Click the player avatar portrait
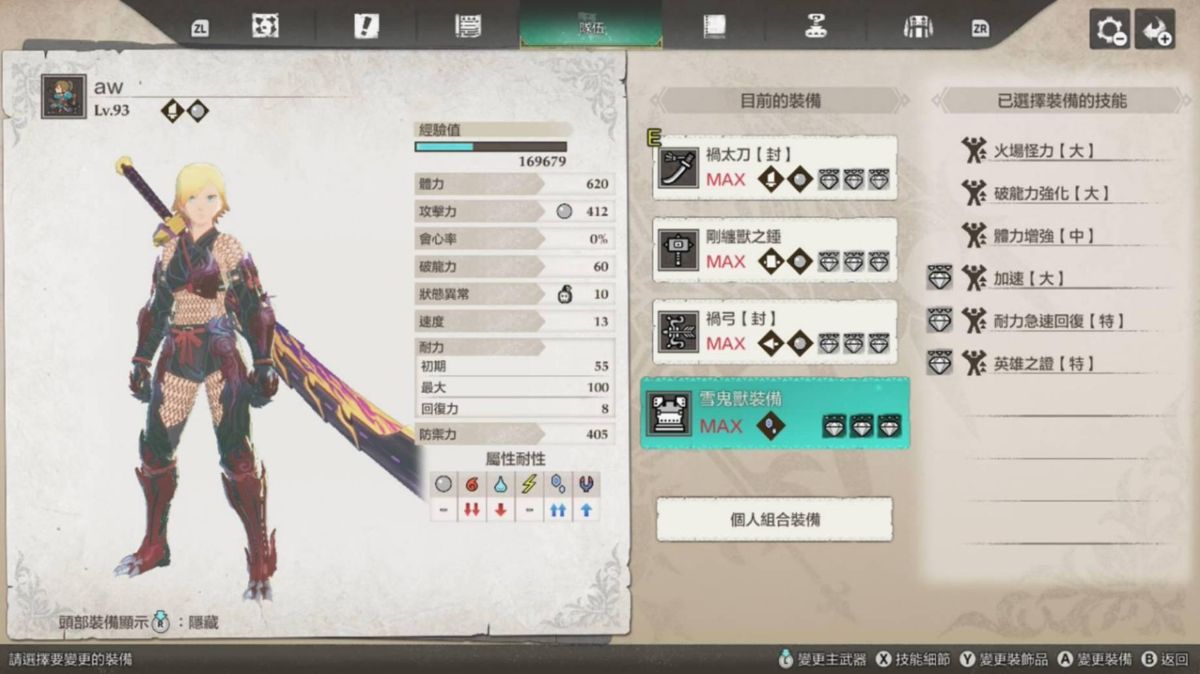 pos(63,97)
